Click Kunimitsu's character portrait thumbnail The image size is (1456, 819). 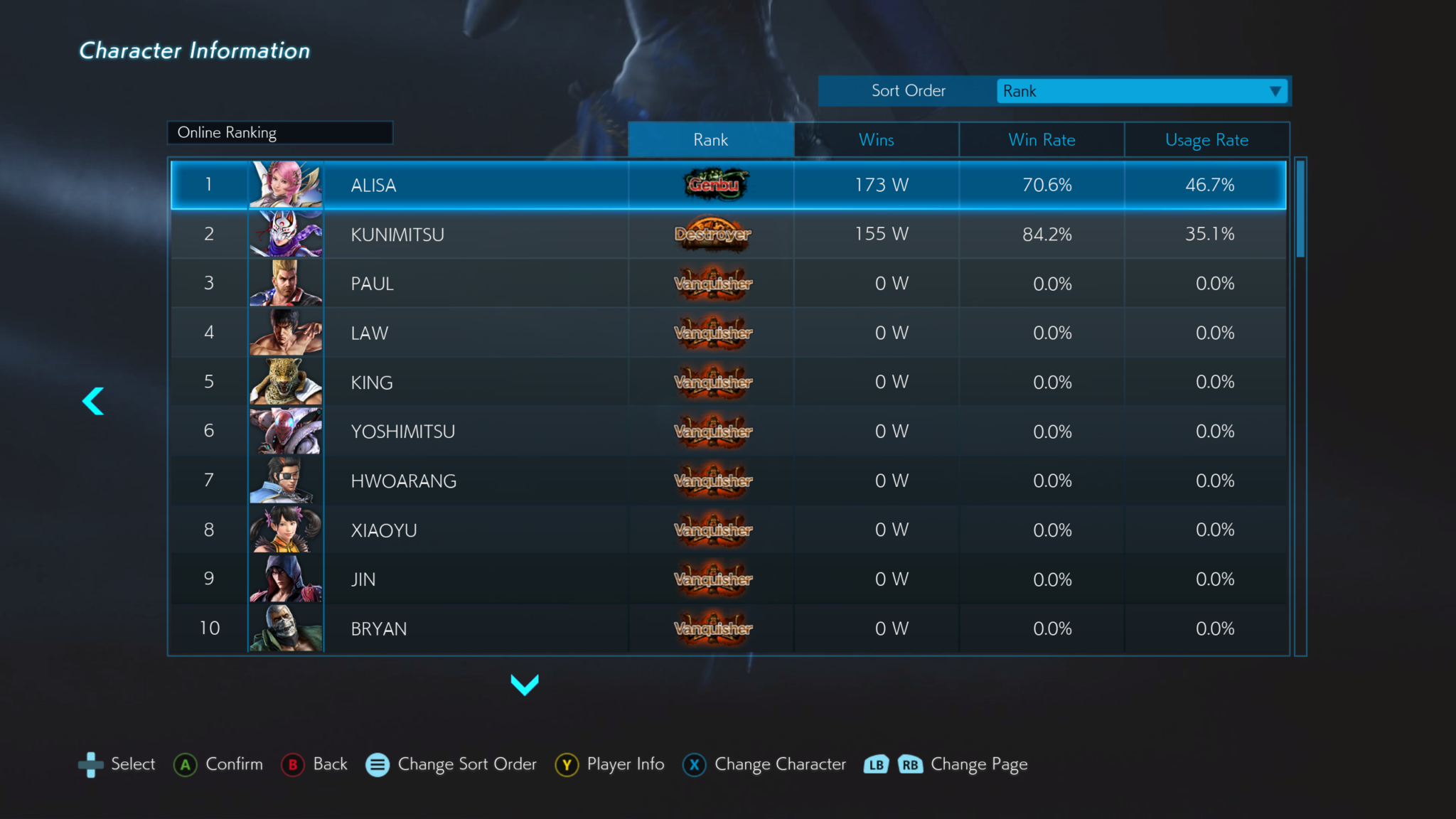point(286,234)
